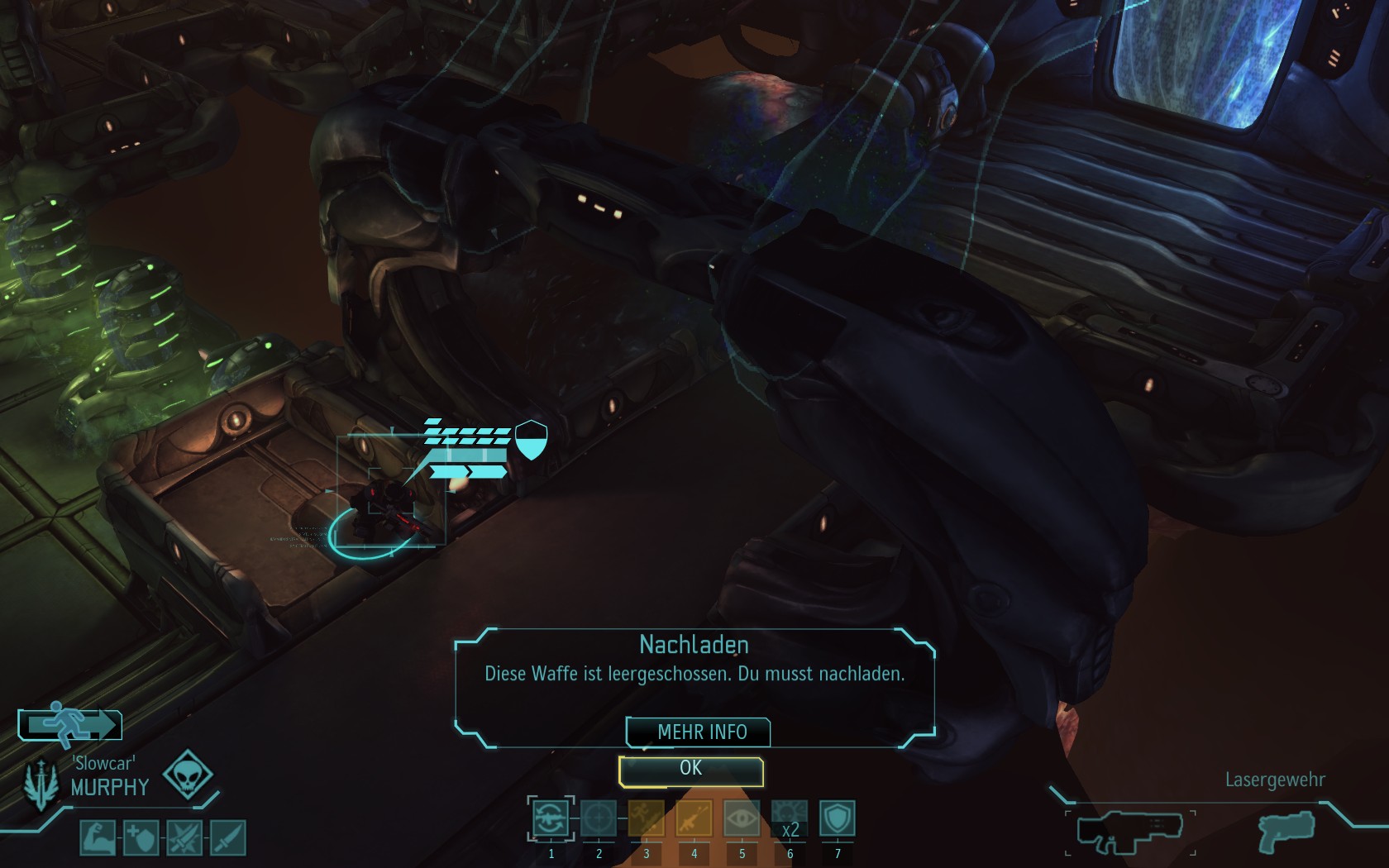
Task: Select the crossed blades perk icon
Action: click(184, 837)
